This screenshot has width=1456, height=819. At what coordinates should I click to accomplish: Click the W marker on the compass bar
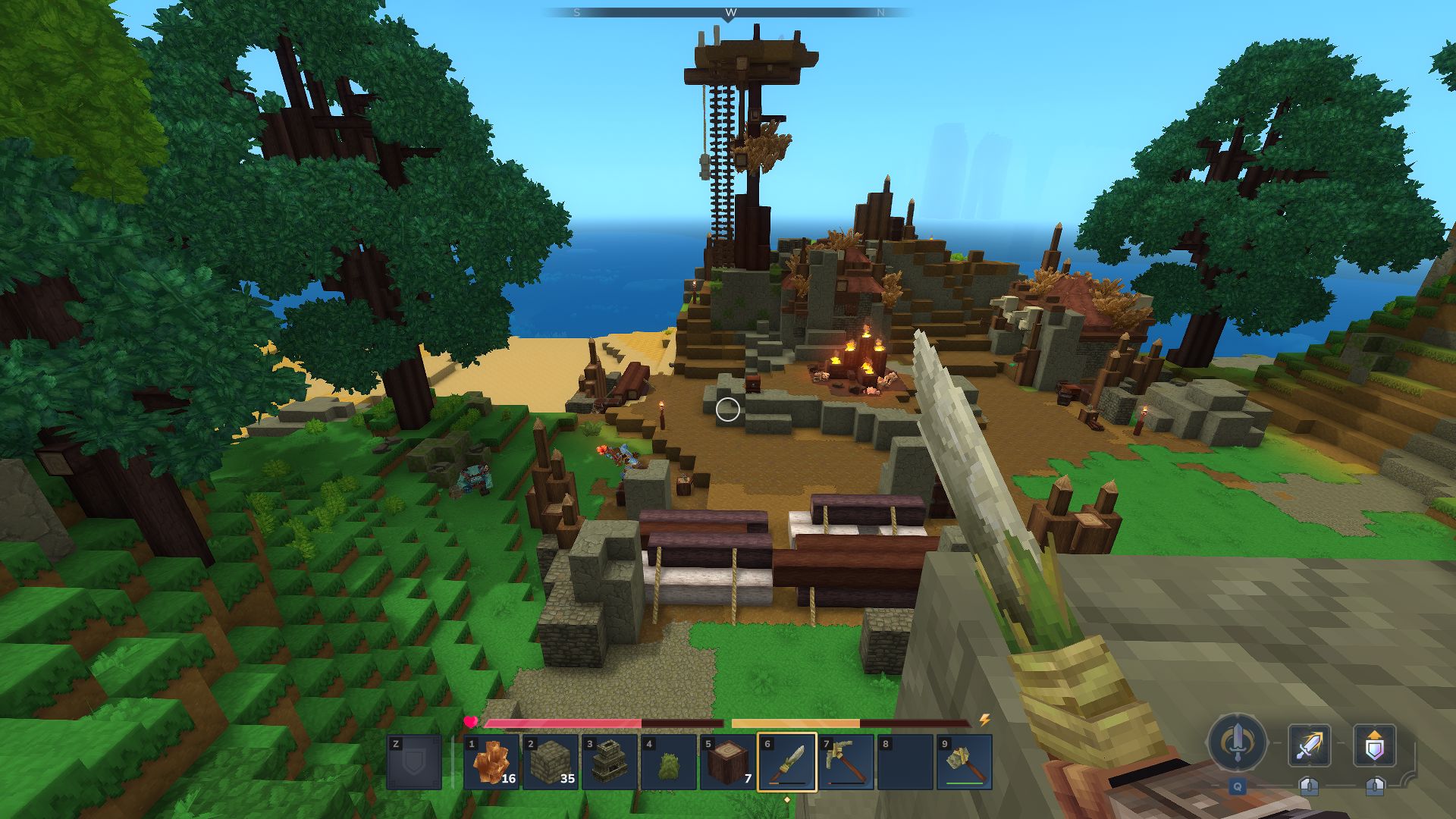pyautogui.click(x=728, y=12)
